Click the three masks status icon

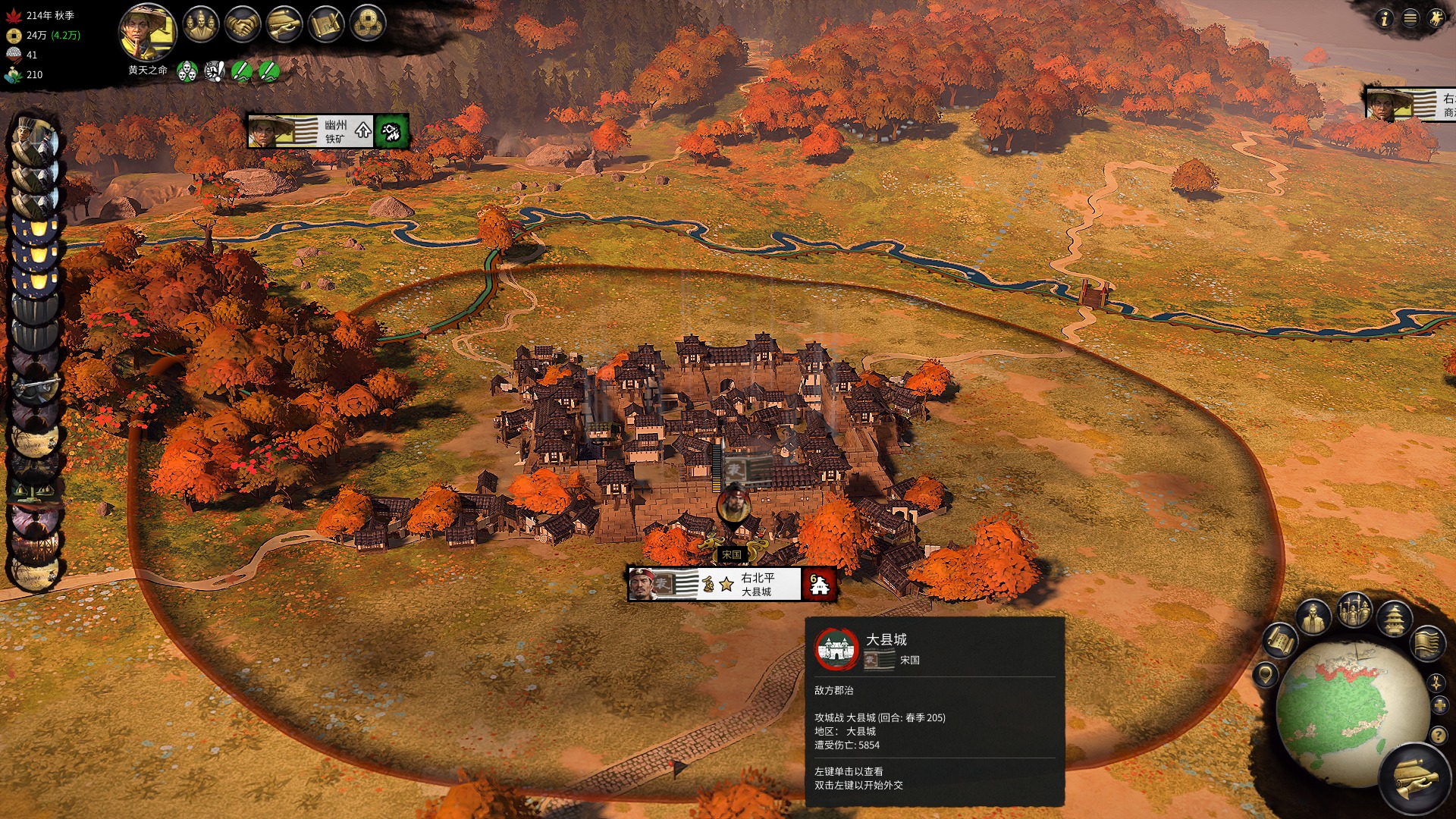(187, 71)
